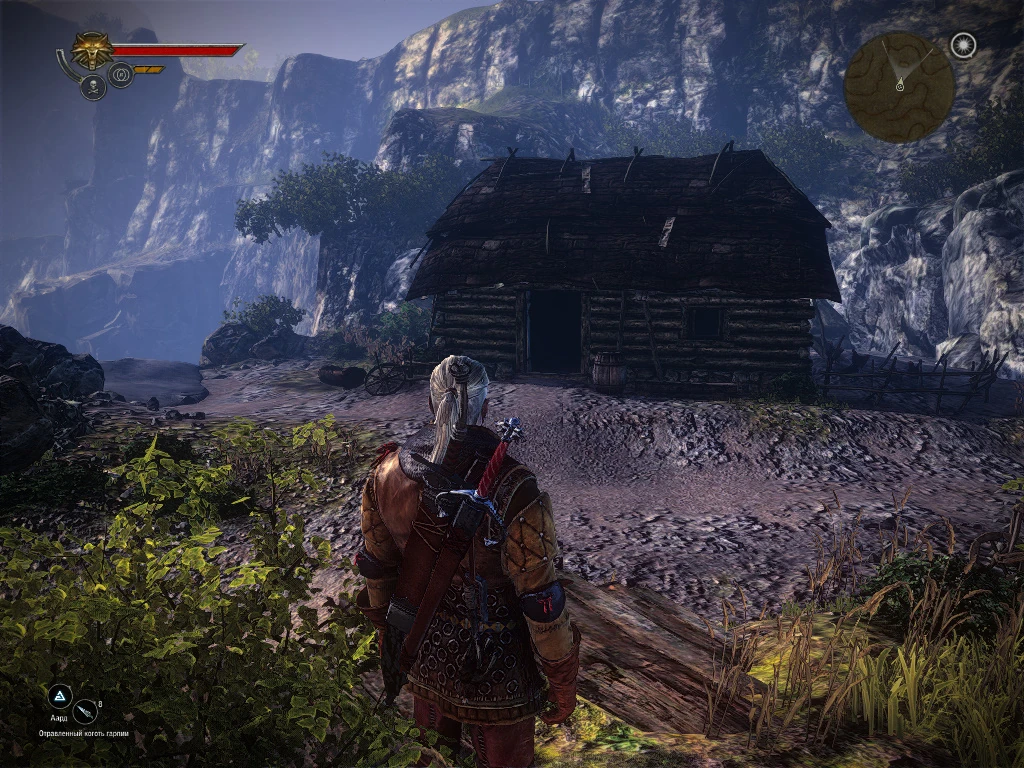Activate the Aard sign icon
The height and width of the screenshot is (768, 1024).
[x=60, y=697]
